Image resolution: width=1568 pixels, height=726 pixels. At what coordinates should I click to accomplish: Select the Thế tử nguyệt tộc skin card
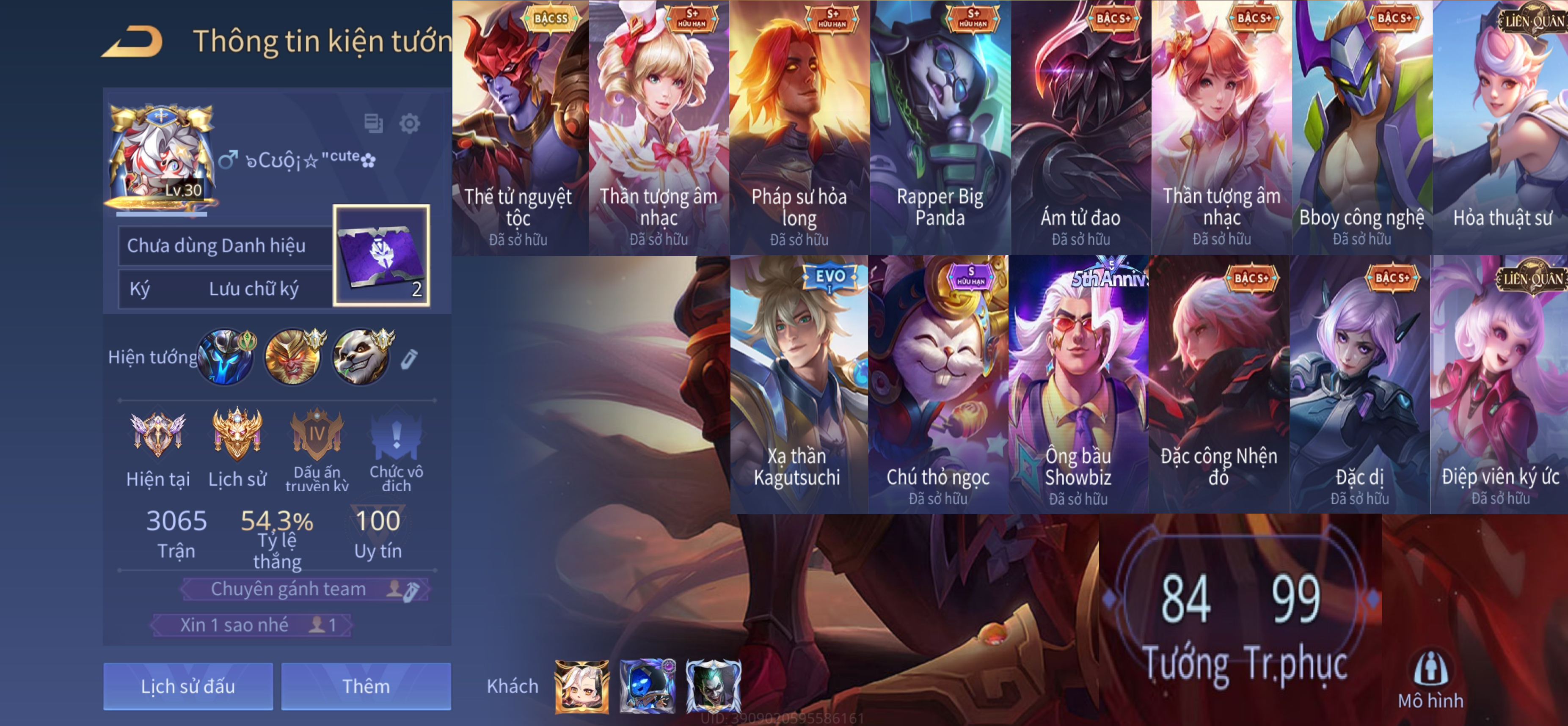pyautogui.click(x=518, y=128)
